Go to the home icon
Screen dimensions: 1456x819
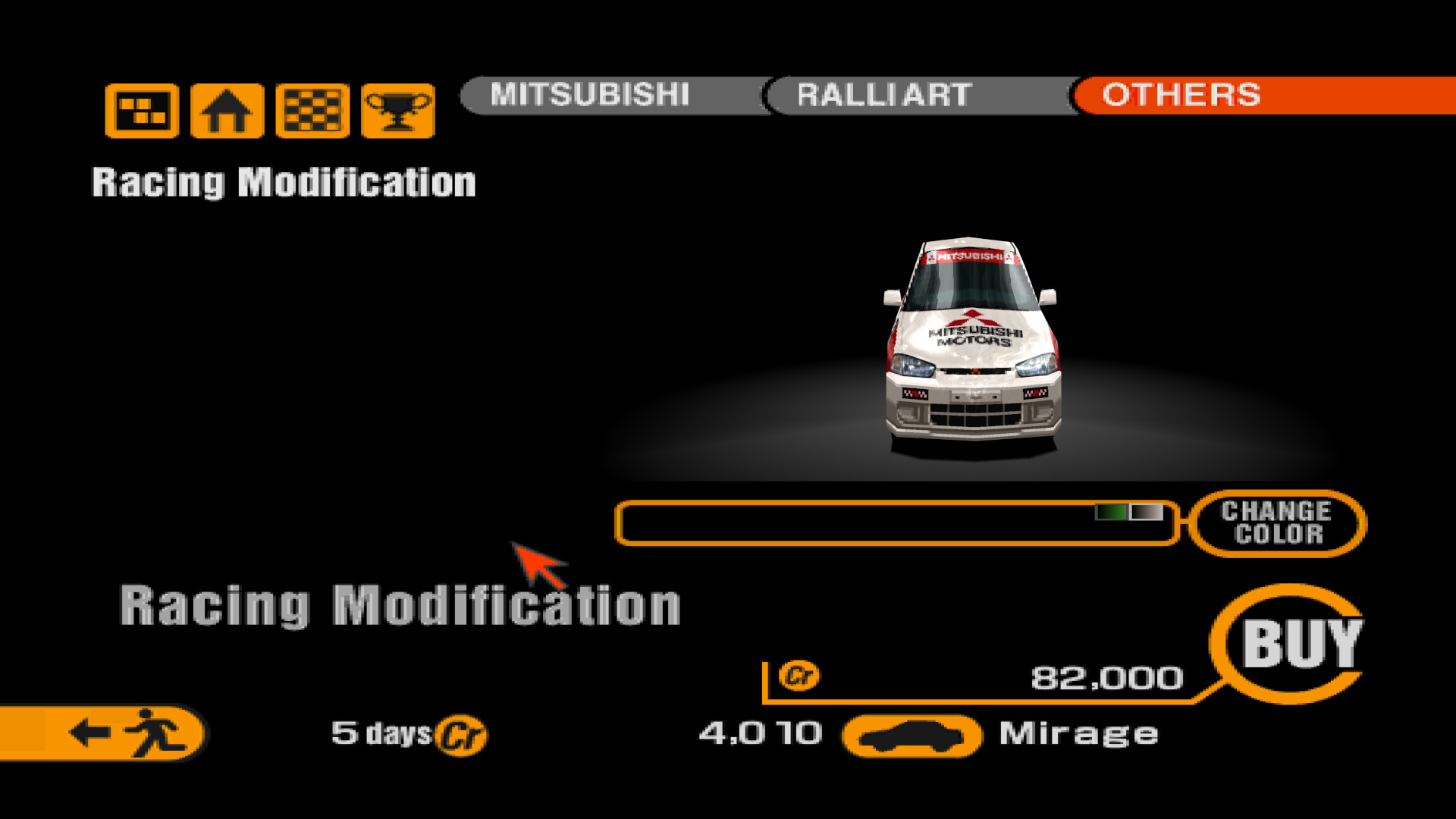pyautogui.click(x=227, y=111)
